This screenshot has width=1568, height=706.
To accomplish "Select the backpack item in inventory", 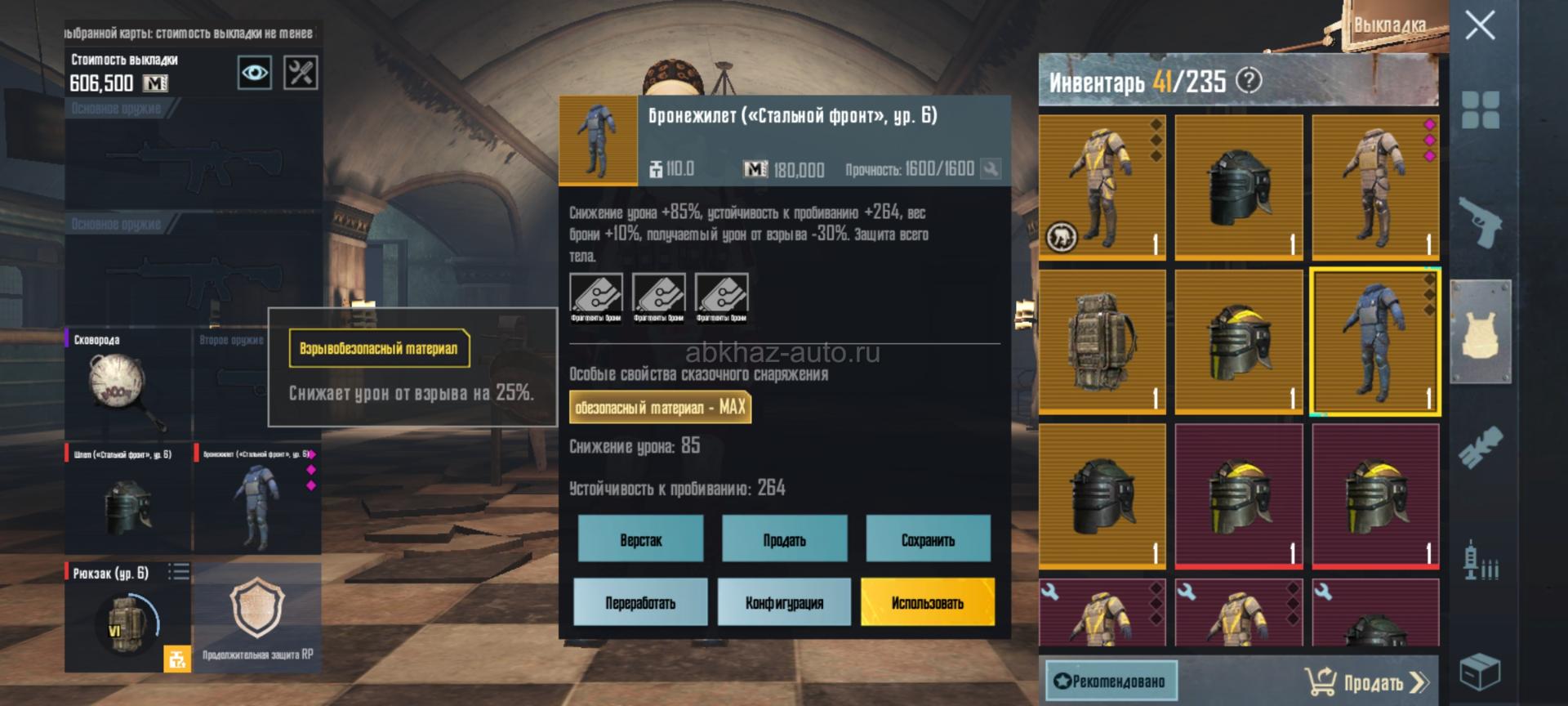I will [x=1102, y=341].
